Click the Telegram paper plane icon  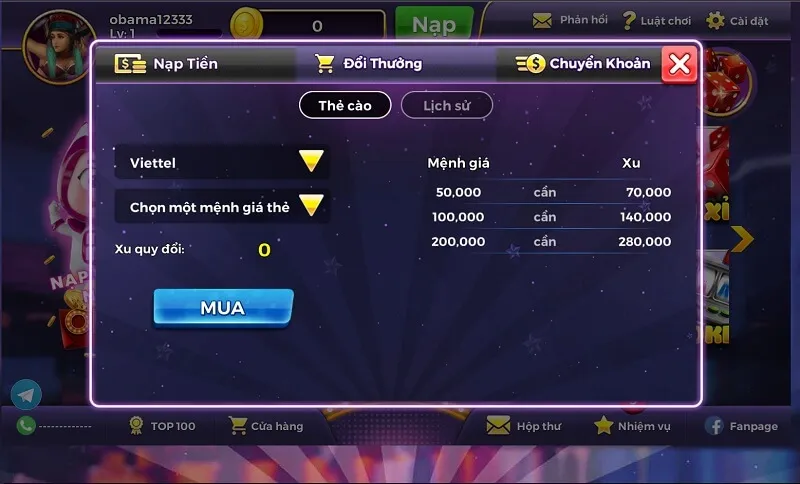(26, 395)
